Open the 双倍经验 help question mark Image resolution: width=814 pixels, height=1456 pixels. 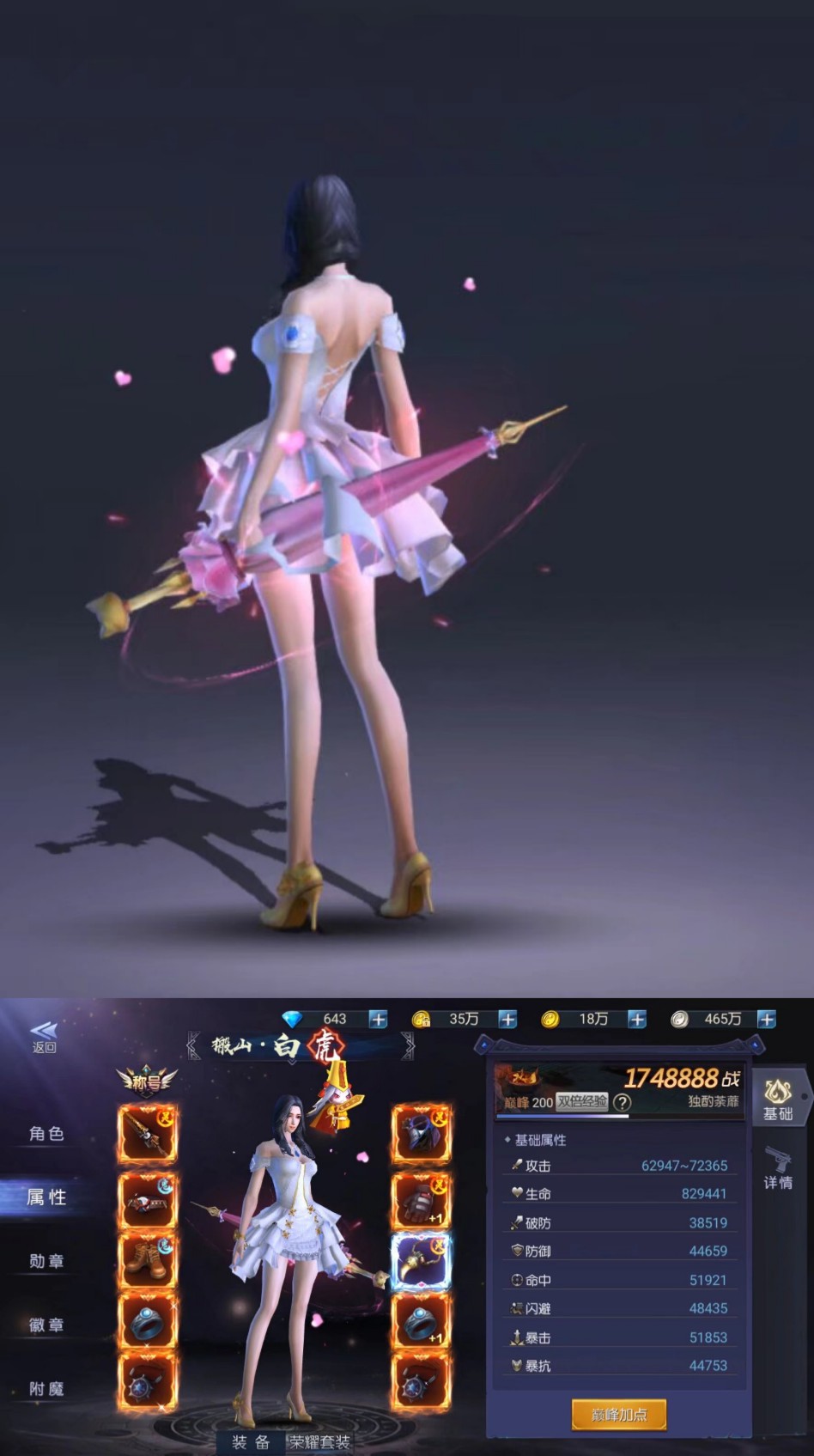623,1102
